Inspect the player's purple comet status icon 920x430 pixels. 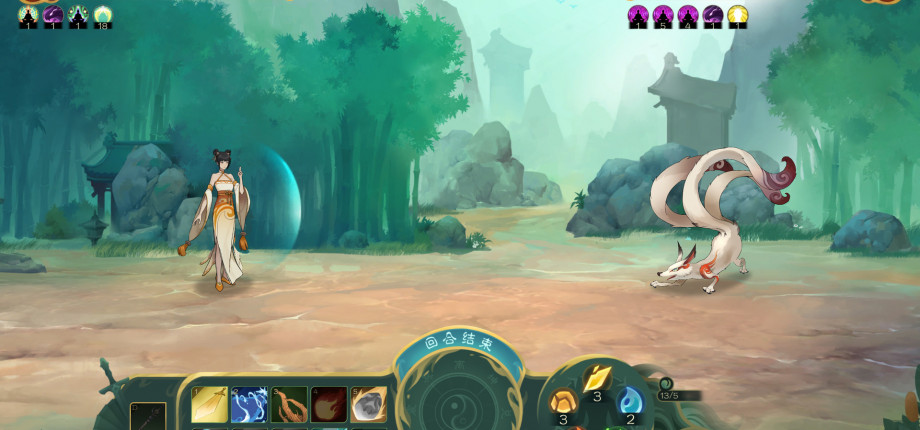[53, 15]
